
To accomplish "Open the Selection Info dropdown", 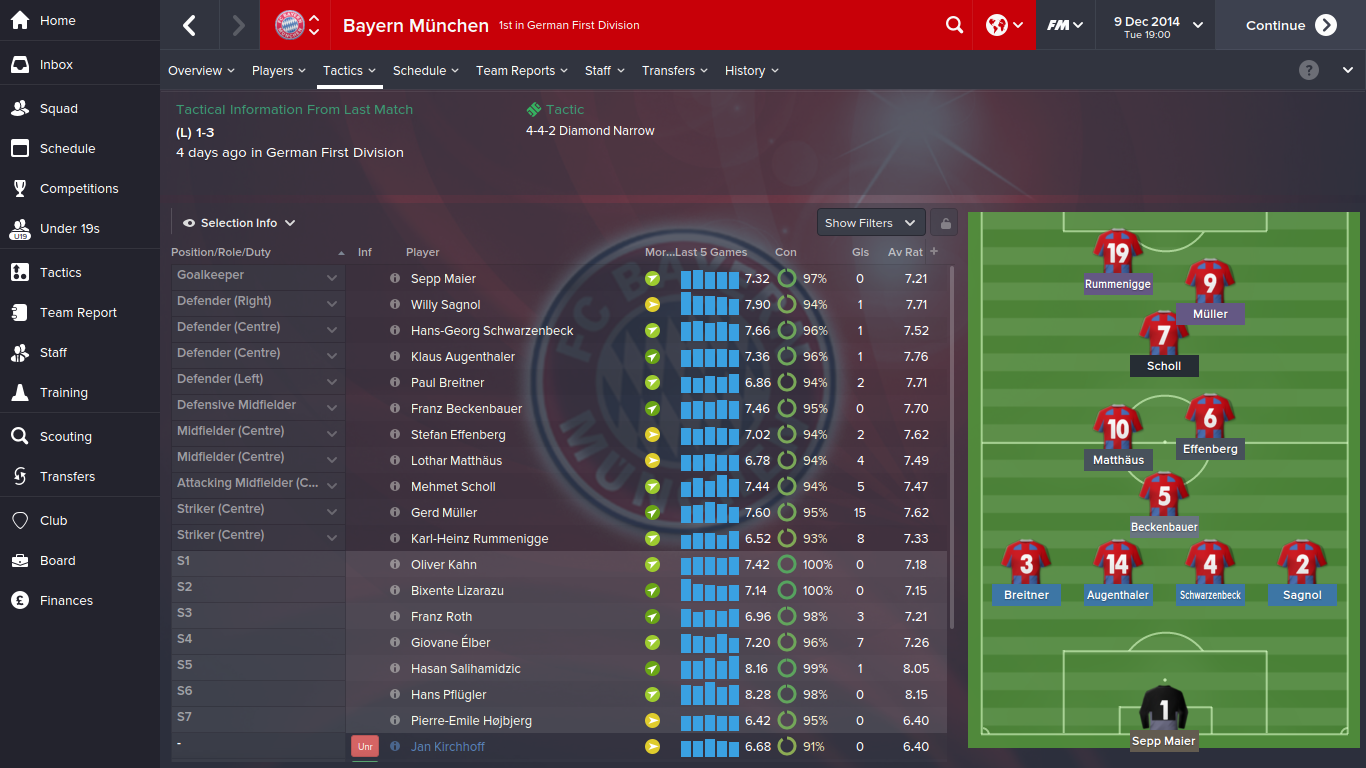I will [239, 223].
